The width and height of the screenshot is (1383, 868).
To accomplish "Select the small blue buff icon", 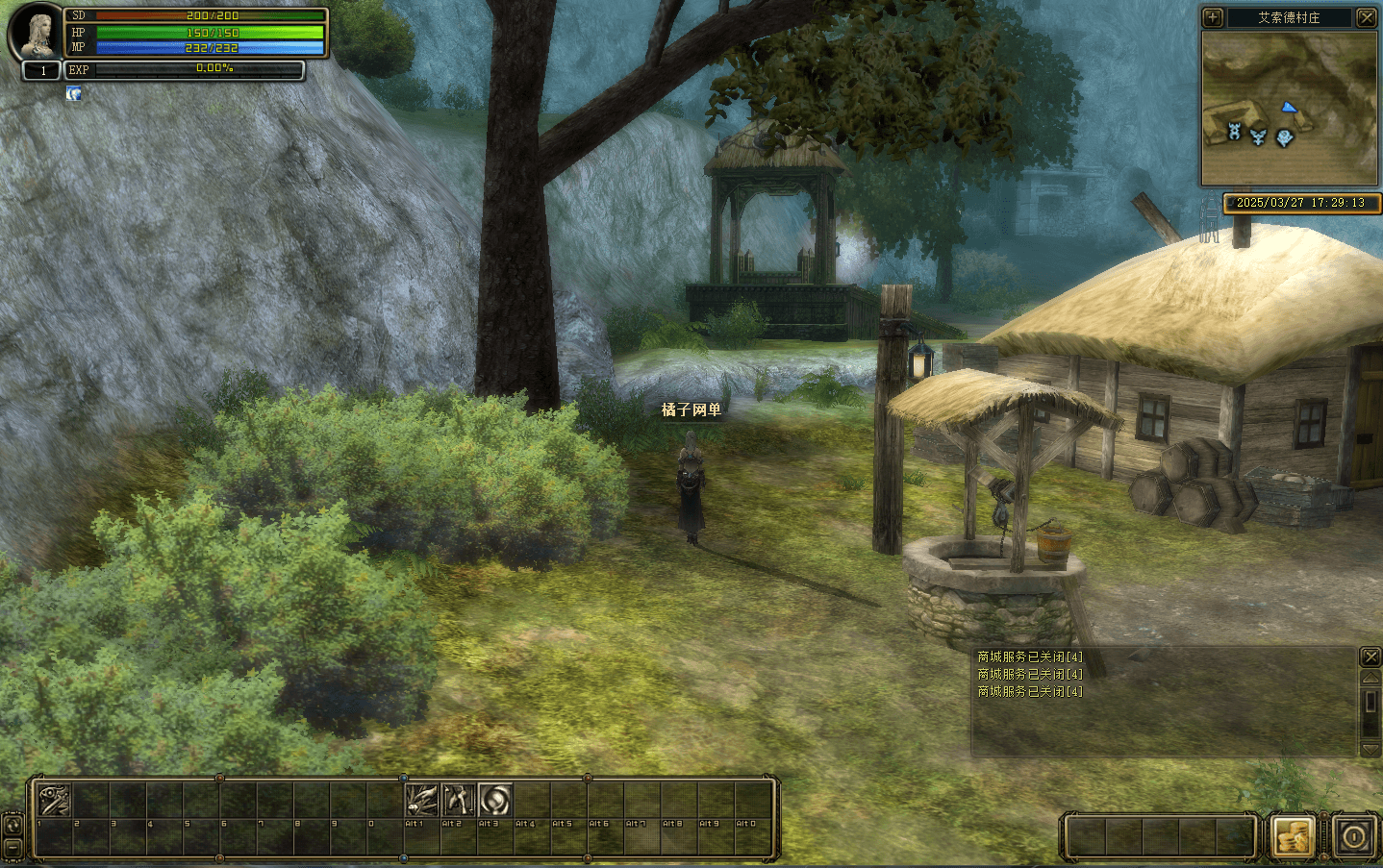I will (x=73, y=93).
